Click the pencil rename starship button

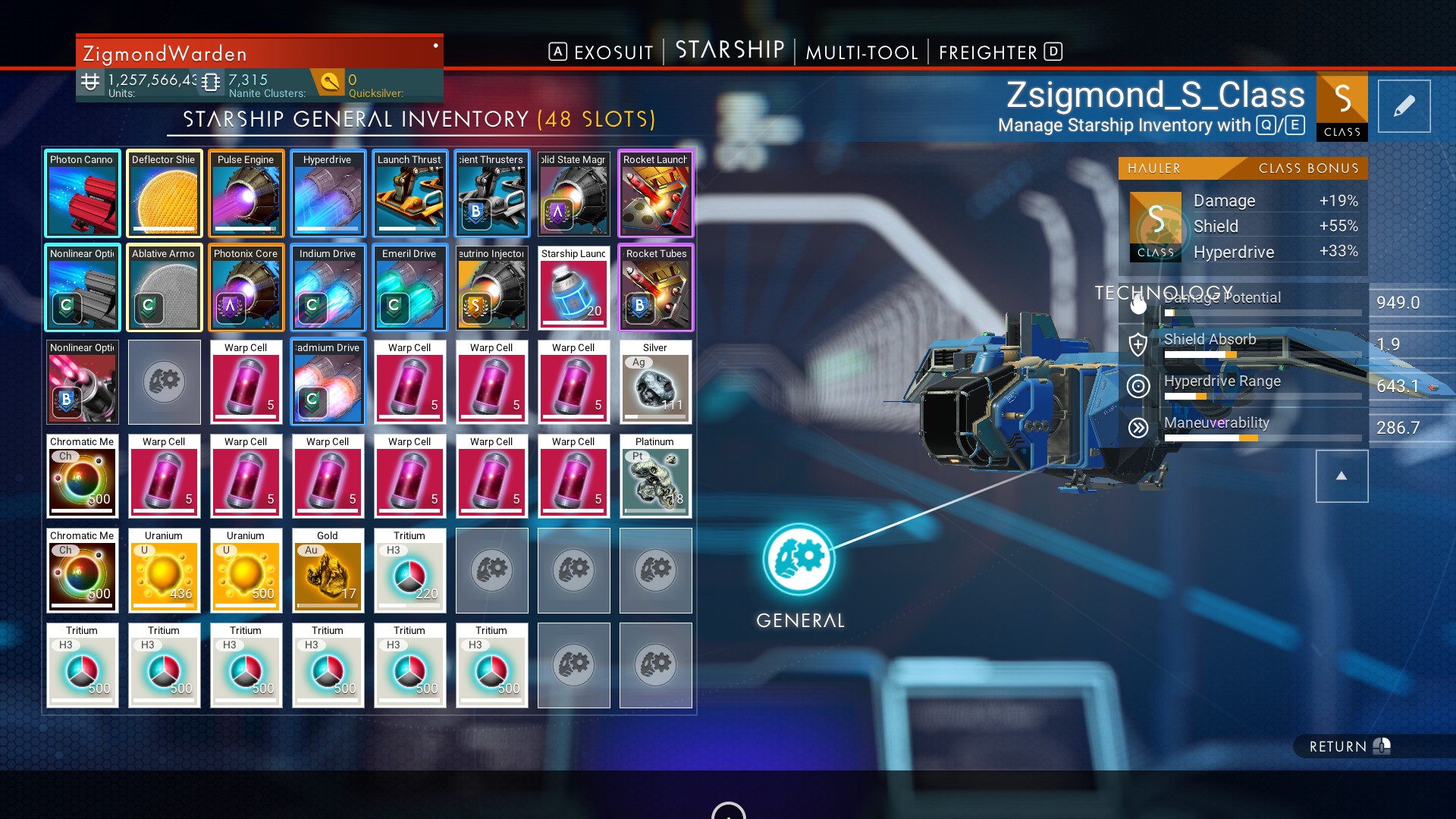1404,106
